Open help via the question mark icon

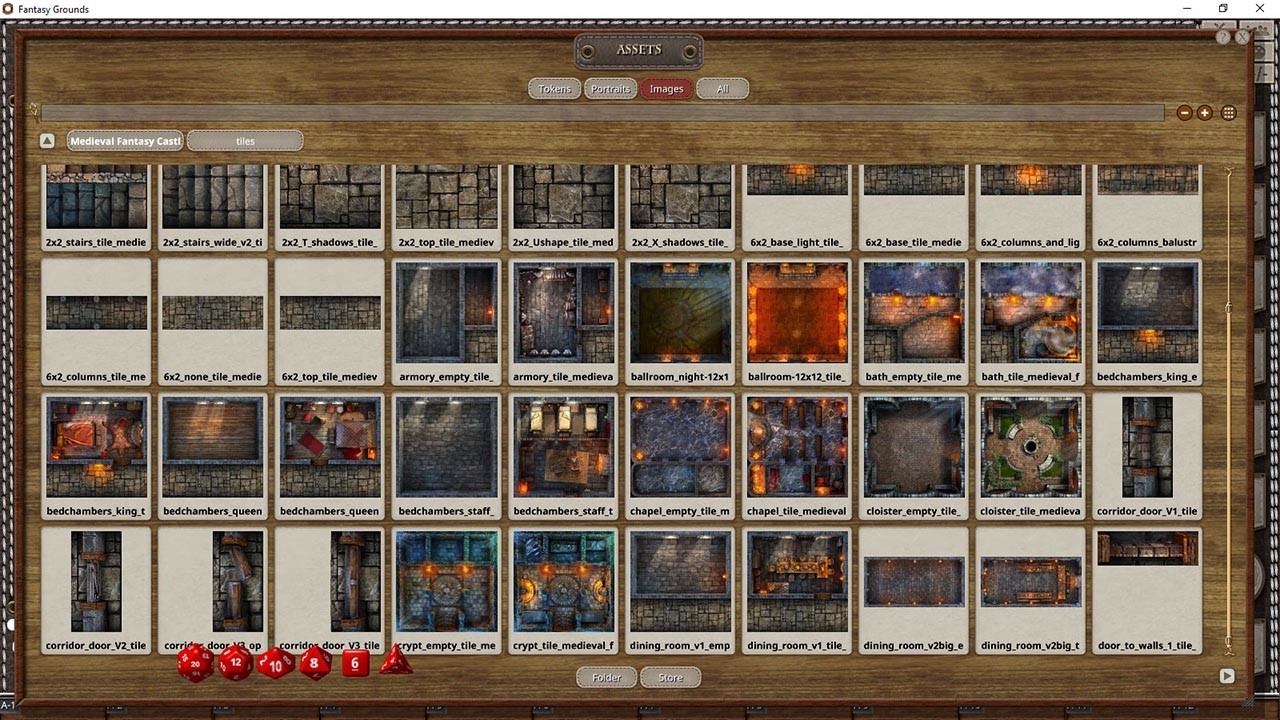pyautogui.click(x=1222, y=37)
